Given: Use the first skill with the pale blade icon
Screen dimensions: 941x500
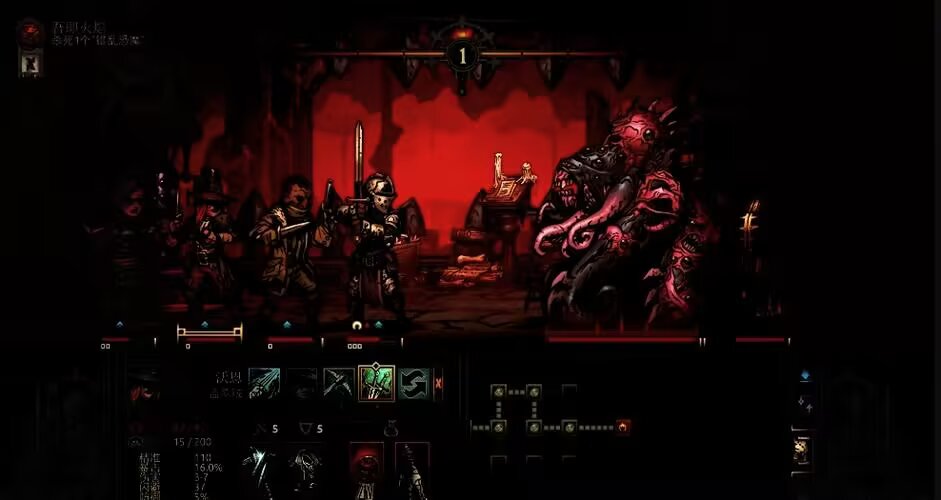Looking at the screenshot, I should point(264,383).
